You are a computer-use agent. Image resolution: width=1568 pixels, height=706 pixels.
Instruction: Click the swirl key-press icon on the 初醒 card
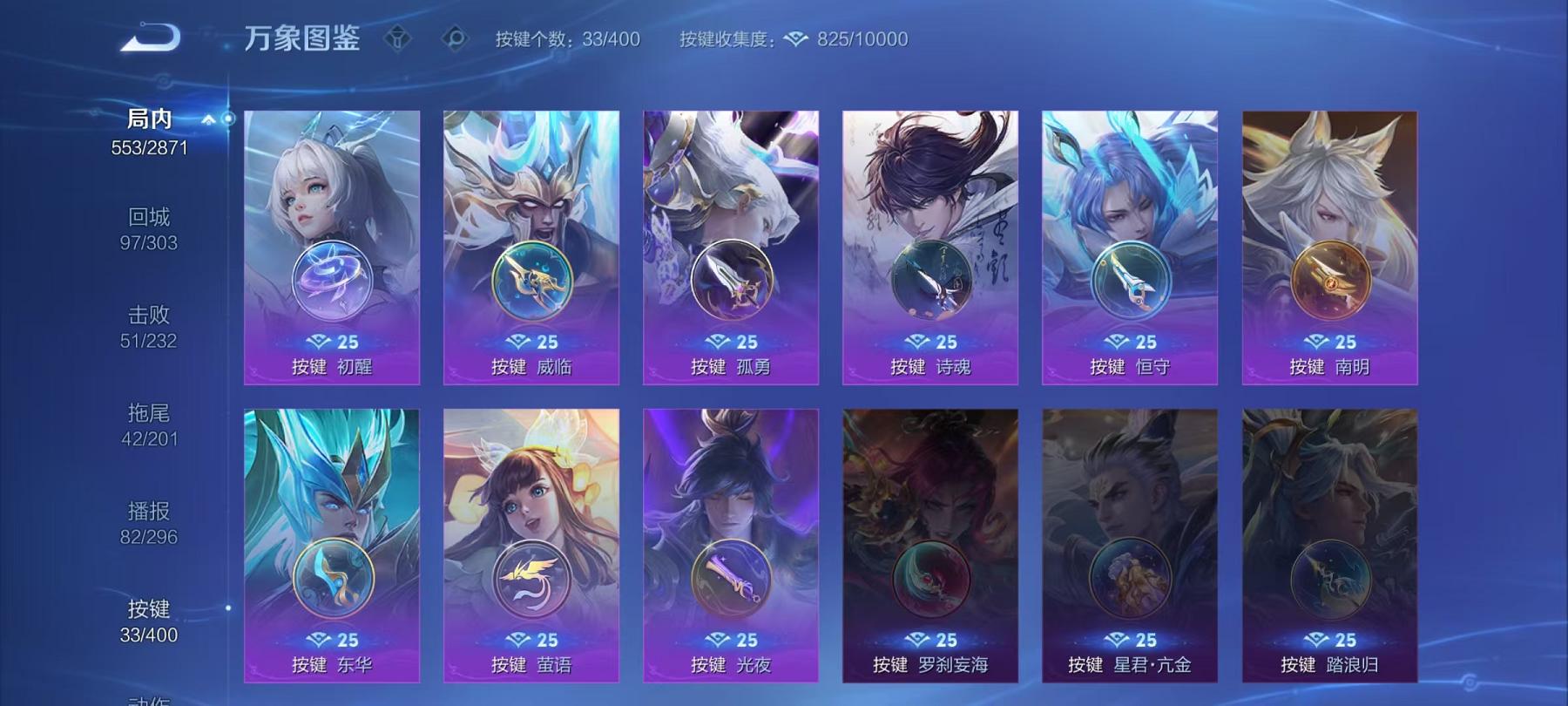(x=333, y=276)
